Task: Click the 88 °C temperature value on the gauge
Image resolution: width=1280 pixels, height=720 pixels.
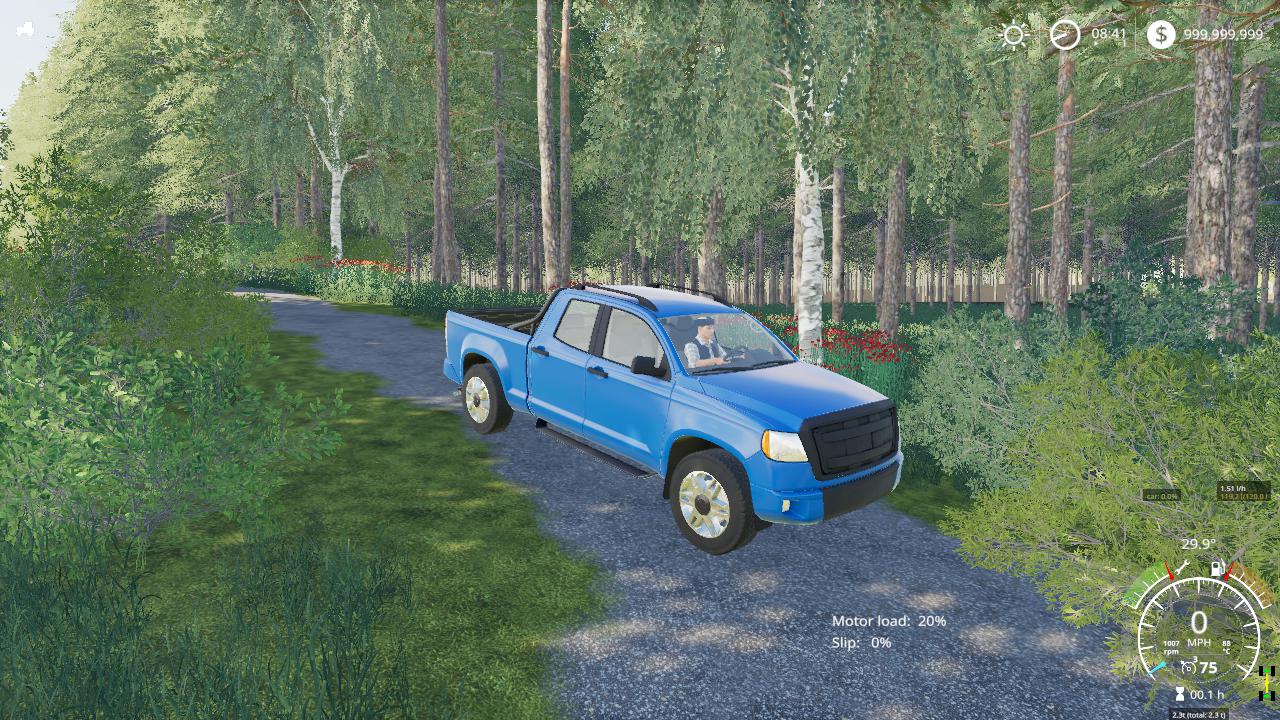Action: point(1228,644)
